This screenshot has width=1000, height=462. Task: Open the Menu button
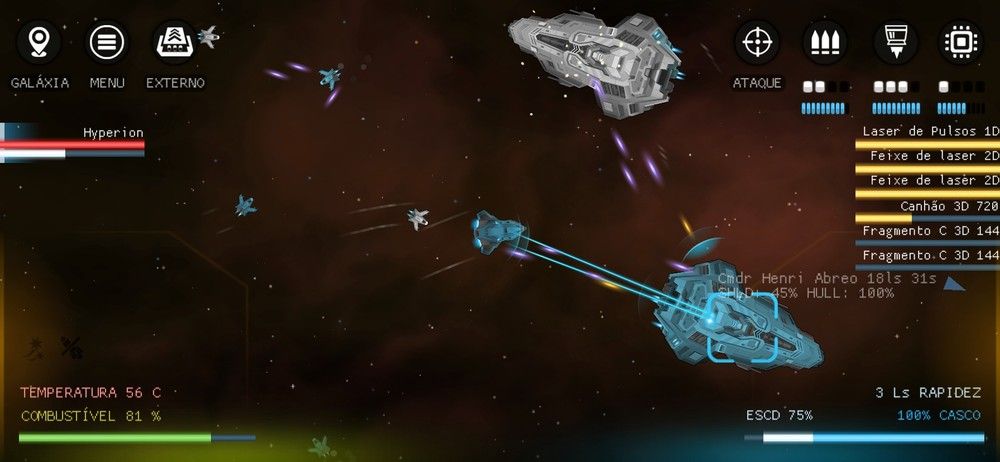107,43
